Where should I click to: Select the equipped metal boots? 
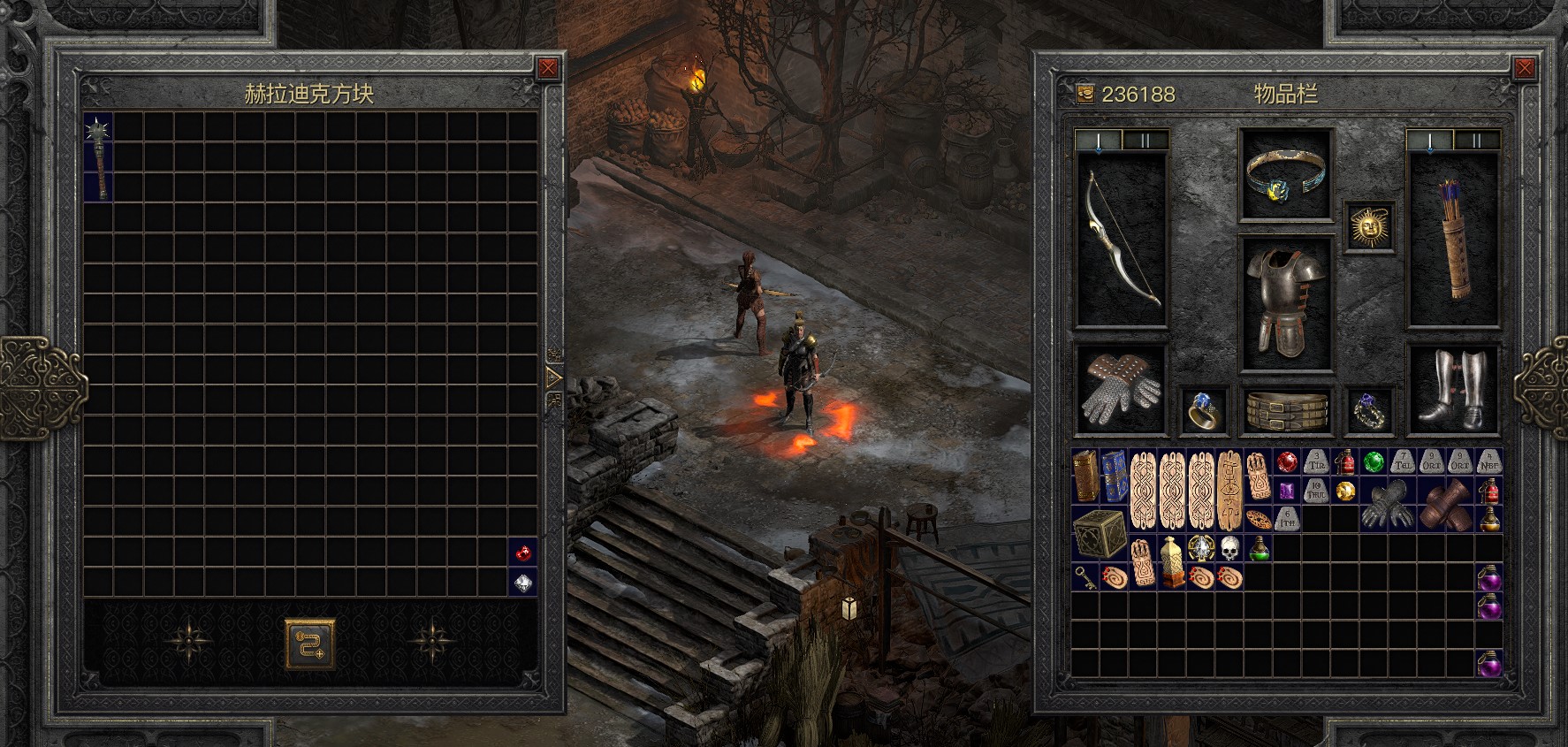1453,389
